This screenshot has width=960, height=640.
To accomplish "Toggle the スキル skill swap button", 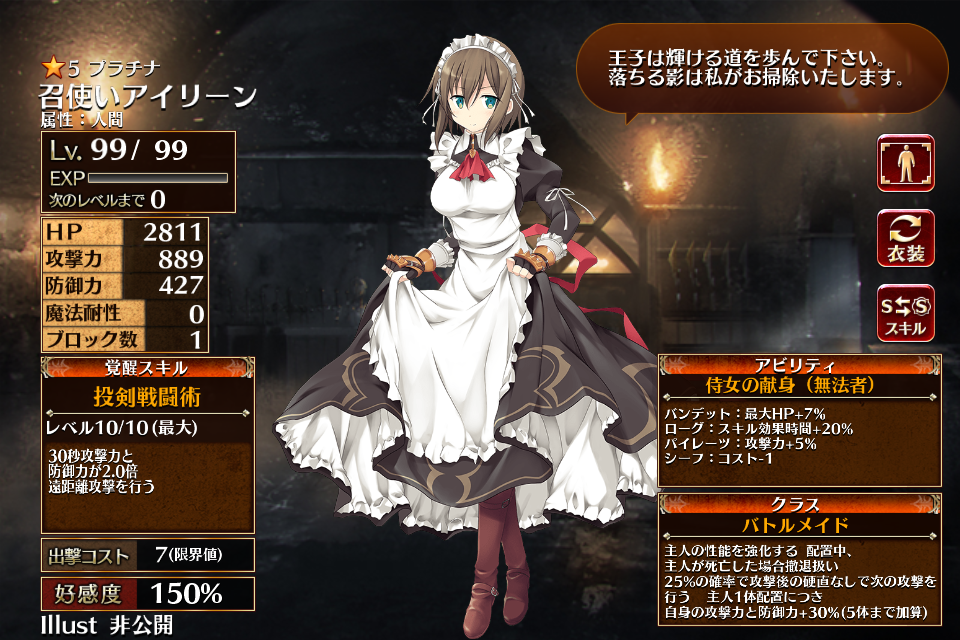I will (905, 313).
